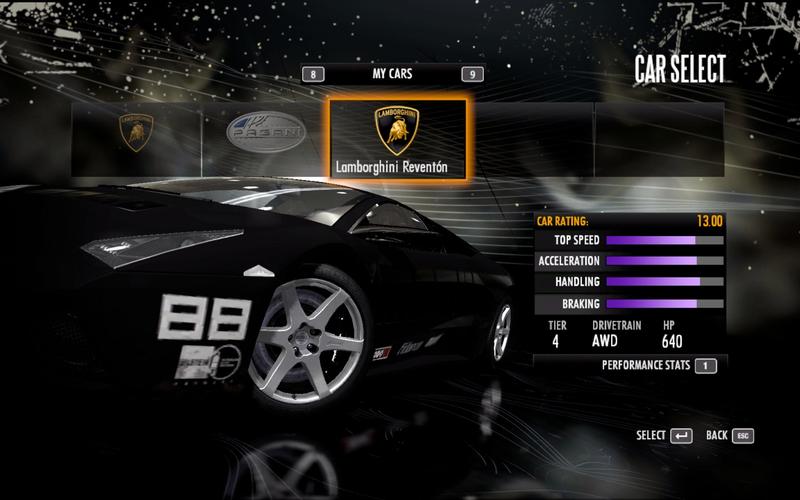The height and width of the screenshot is (500, 800).
Task: Select the Lamborghini Reventón car tile
Action: point(397,139)
